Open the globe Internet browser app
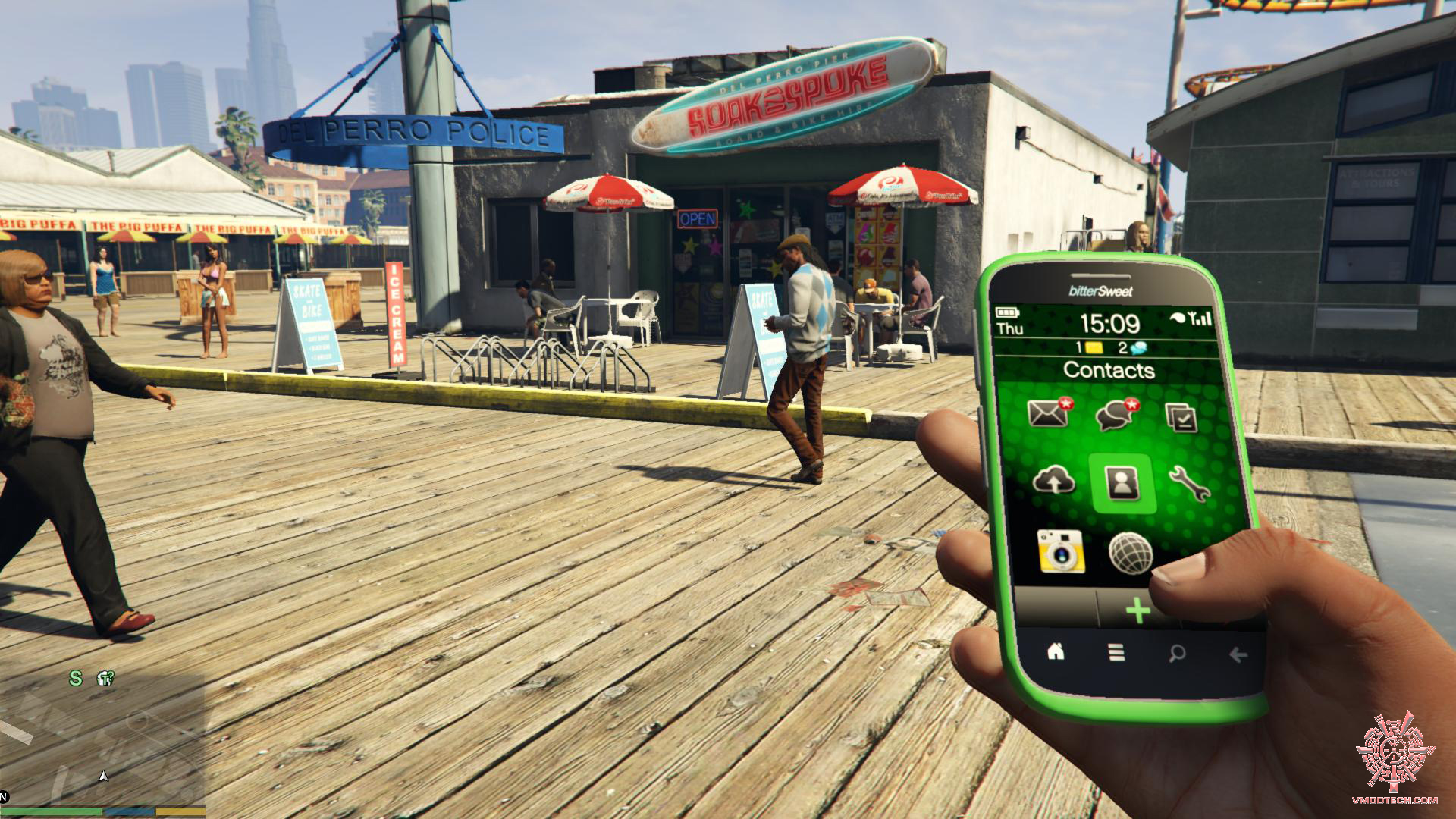1456x819 pixels. tap(1130, 554)
